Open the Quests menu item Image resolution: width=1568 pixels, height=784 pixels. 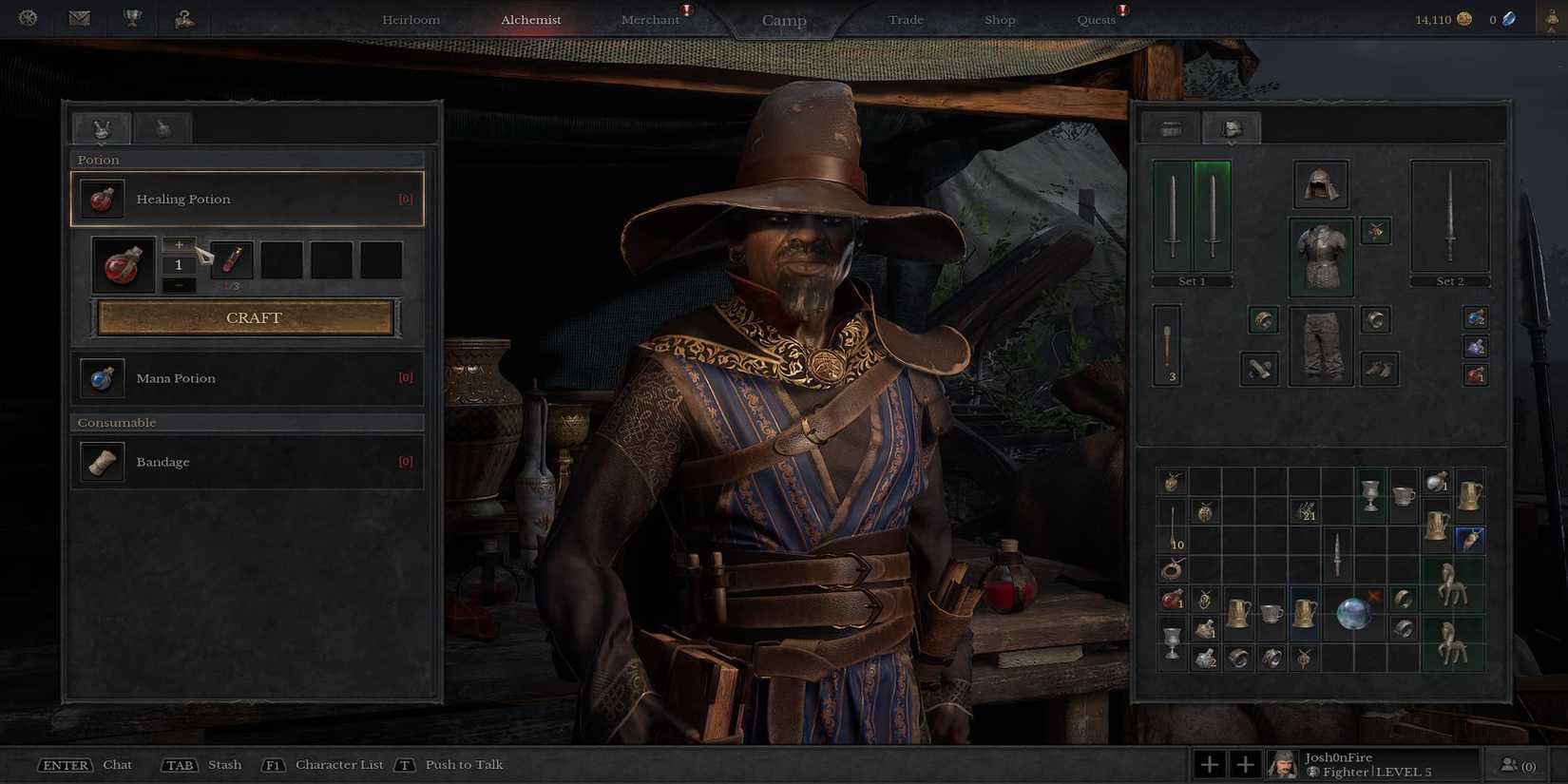pyautogui.click(x=1096, y=18)
